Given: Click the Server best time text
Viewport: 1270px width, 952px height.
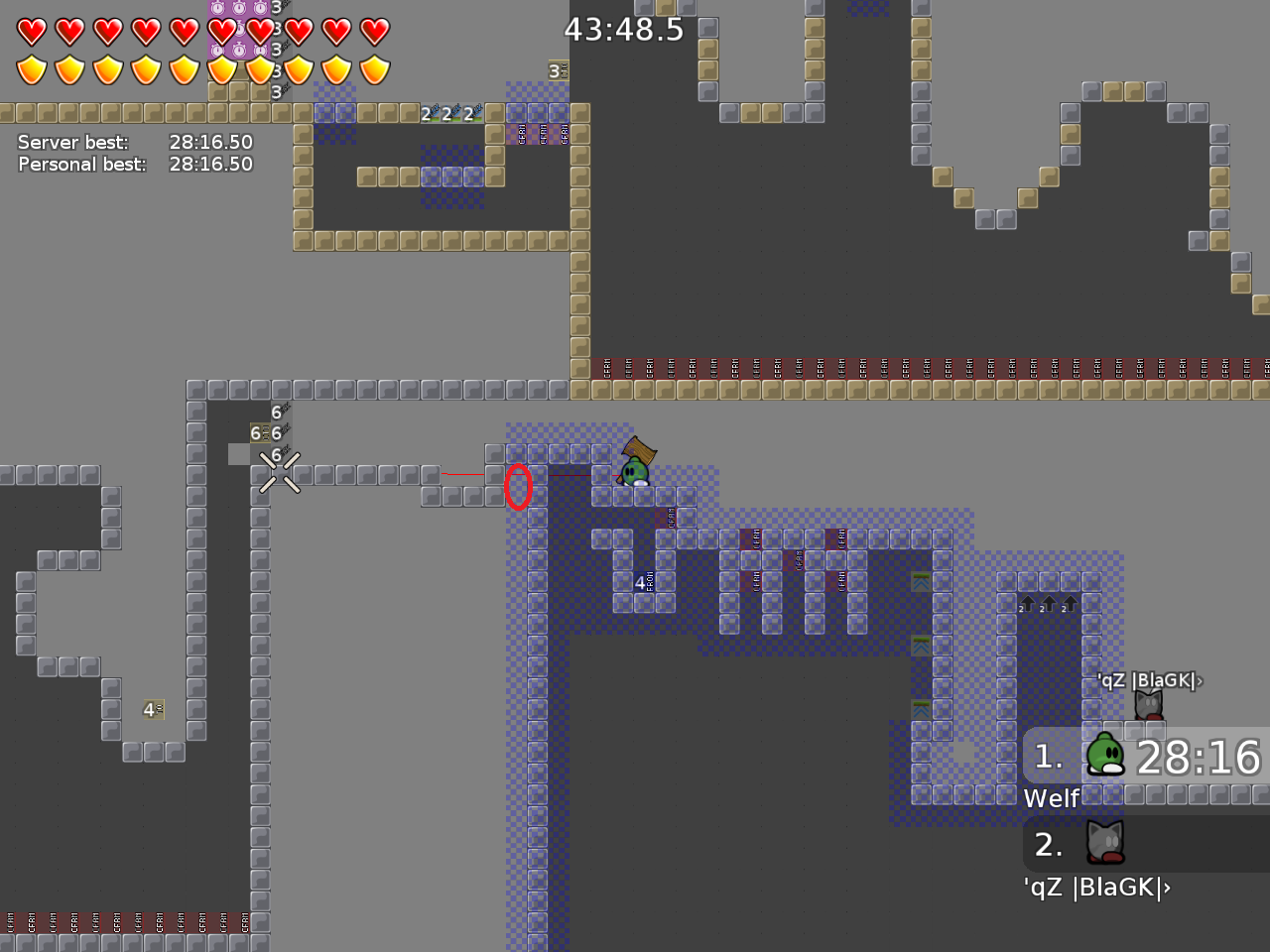Looking at the screenshot, I should tap(136, 142).
